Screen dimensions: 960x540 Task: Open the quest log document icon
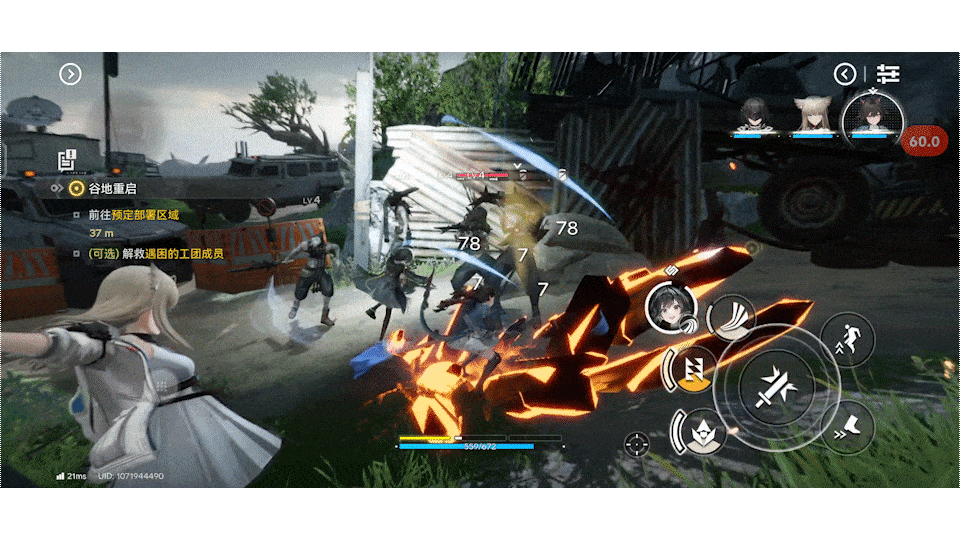click(x=67, y=160)
